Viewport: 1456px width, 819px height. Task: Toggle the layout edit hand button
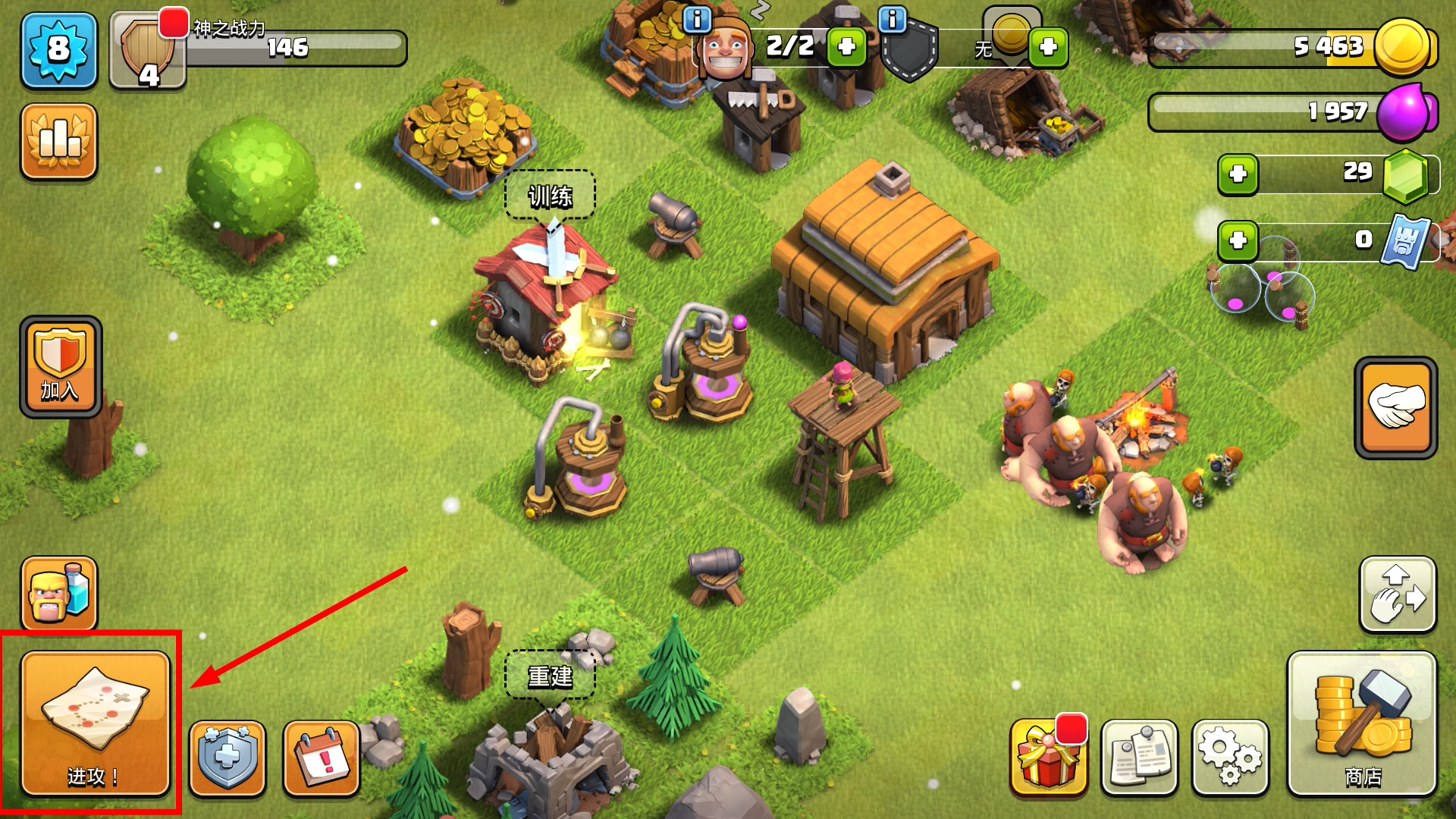(1398, 595)
